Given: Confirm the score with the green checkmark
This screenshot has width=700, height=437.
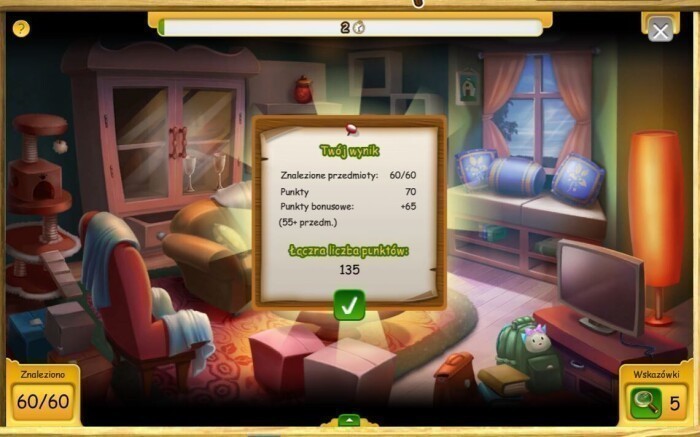Looking at the screenshot, I should click(x=349, y=305).
